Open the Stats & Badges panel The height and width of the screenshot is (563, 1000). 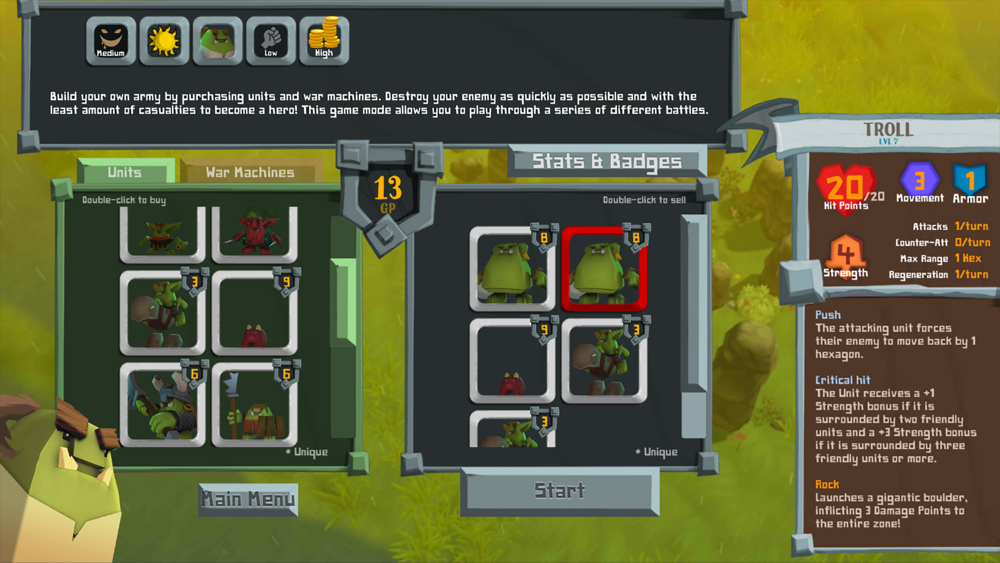coord(607,161)
